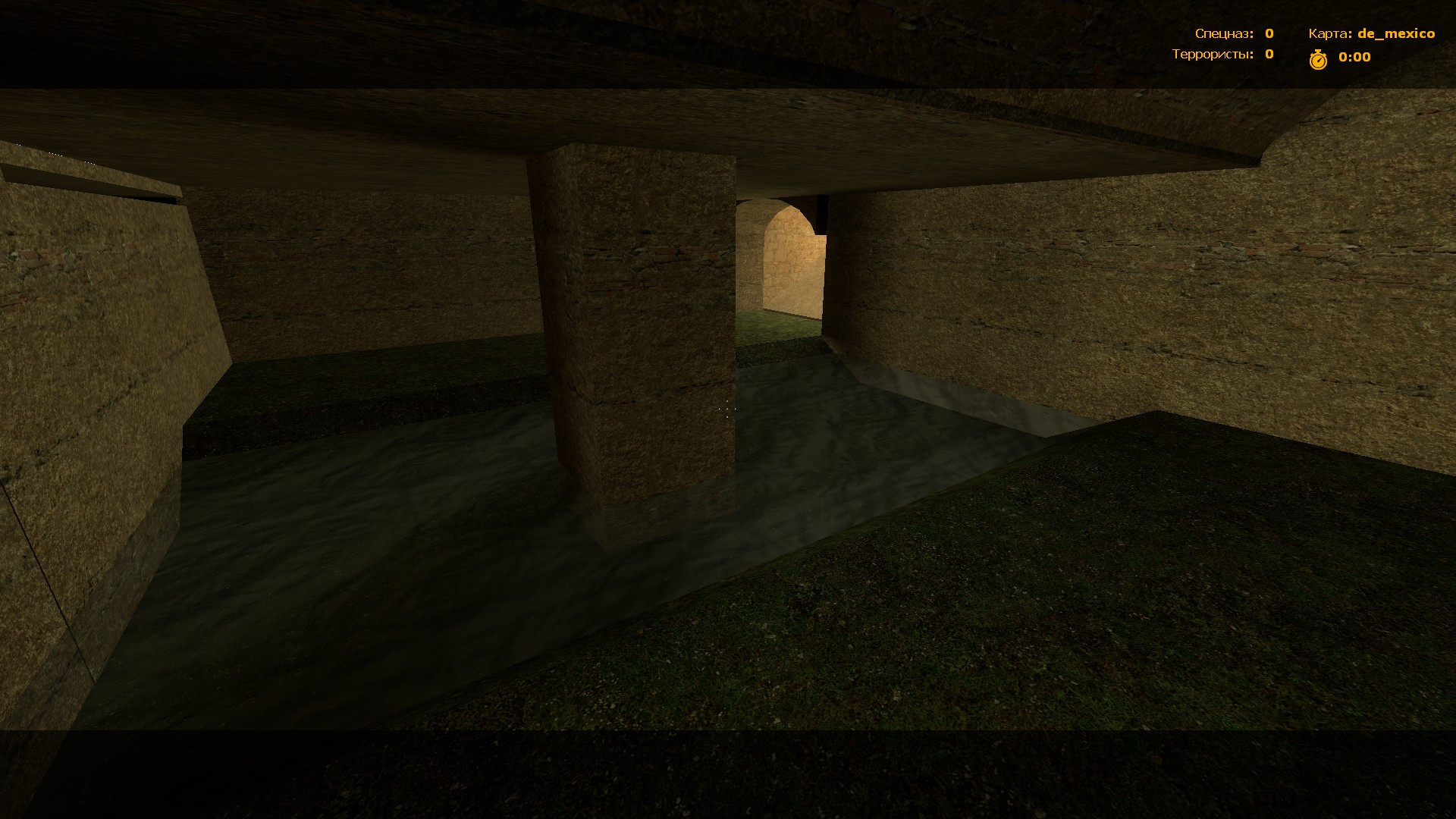This screenshot has width=1456, height=819.
Task: Click the round timer showing 0:00
Action: [1354, 57]
